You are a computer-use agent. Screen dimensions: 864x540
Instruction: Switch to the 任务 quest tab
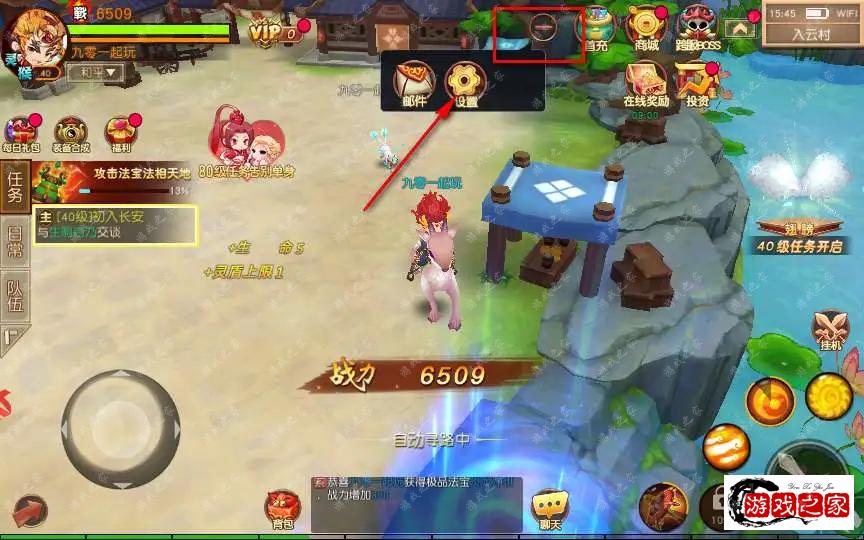(14, 187)
